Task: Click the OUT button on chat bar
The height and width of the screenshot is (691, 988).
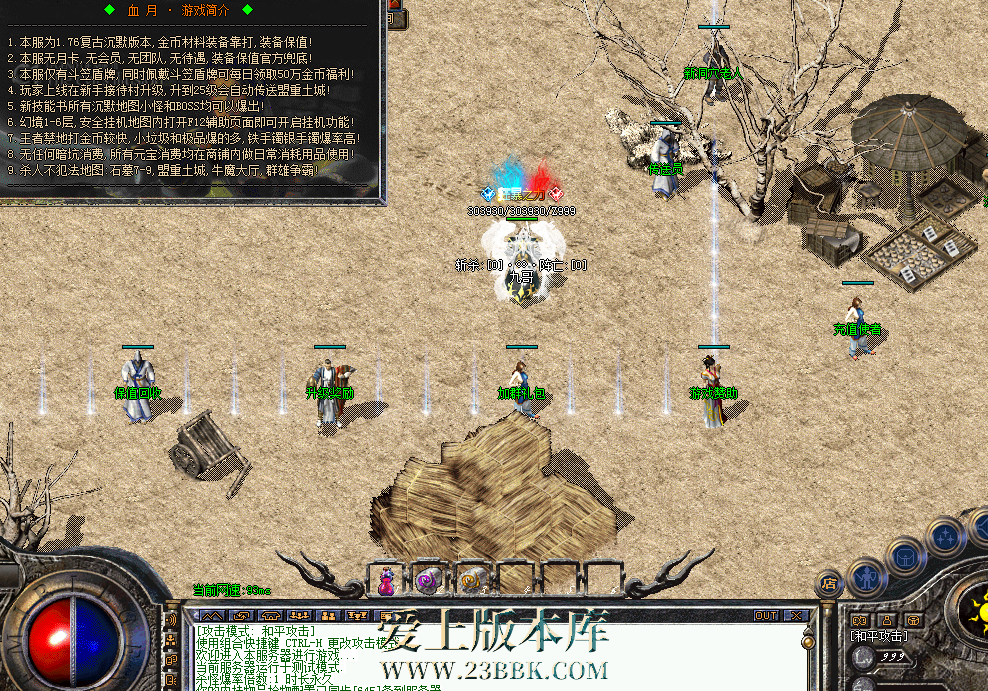Action: [766, 615]
